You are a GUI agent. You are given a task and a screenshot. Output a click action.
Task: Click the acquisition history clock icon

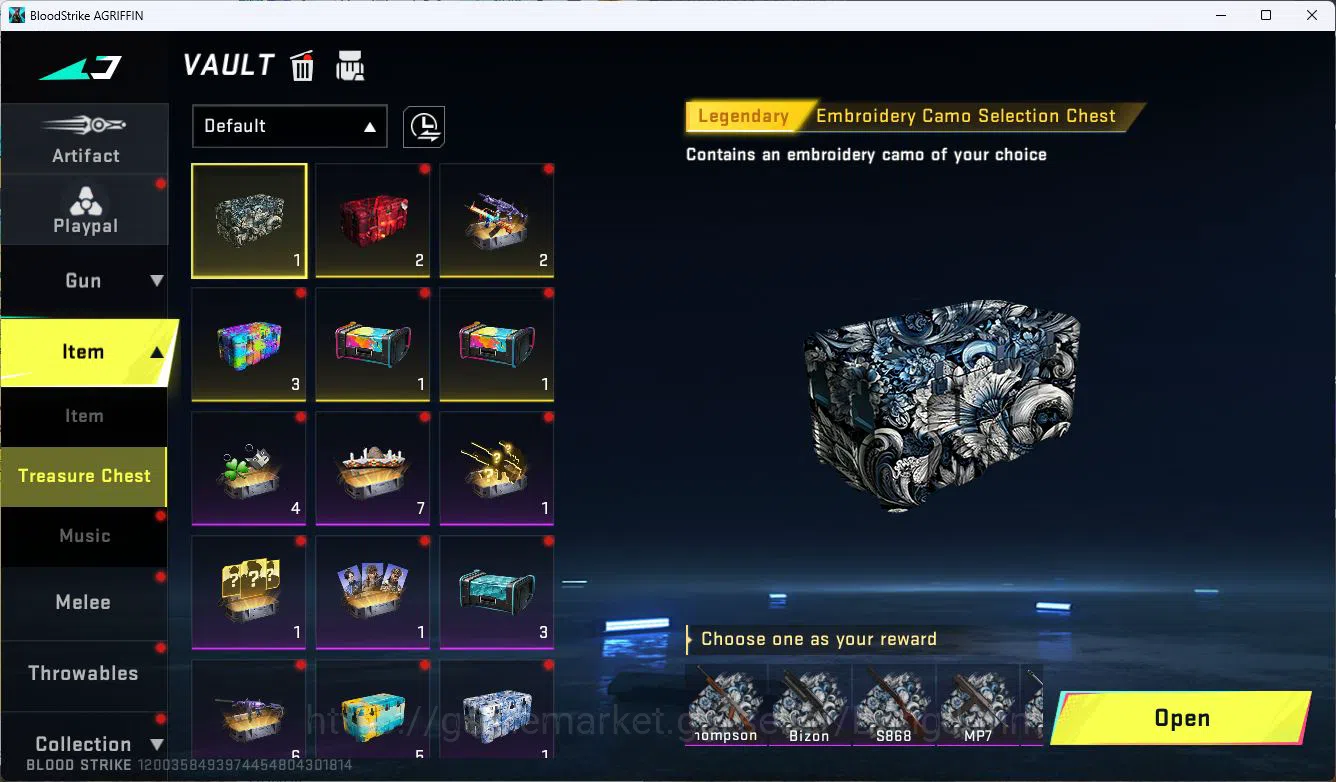click(423, 126)
